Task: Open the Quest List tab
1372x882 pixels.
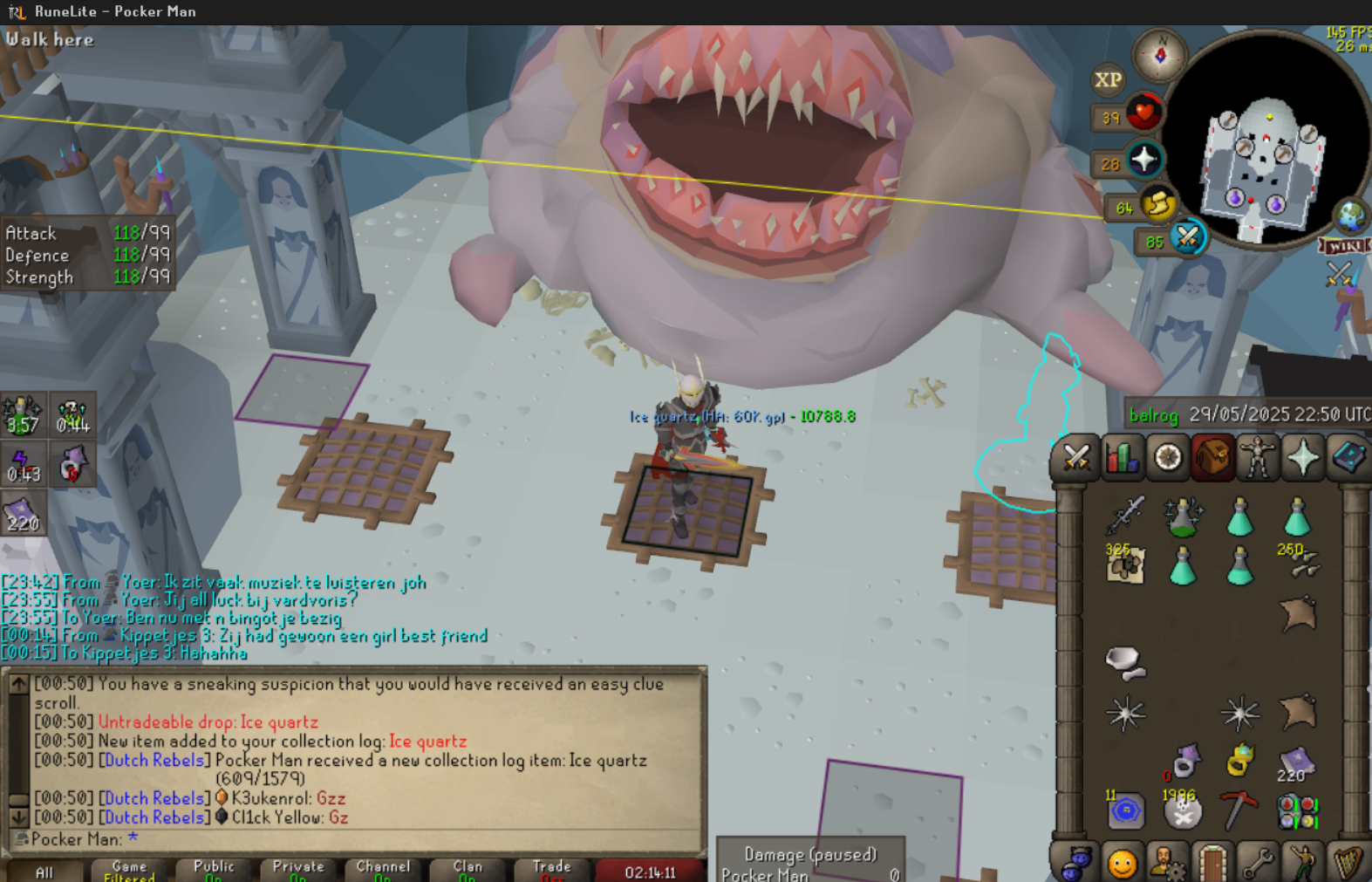Action: (x=1167, y=457)
